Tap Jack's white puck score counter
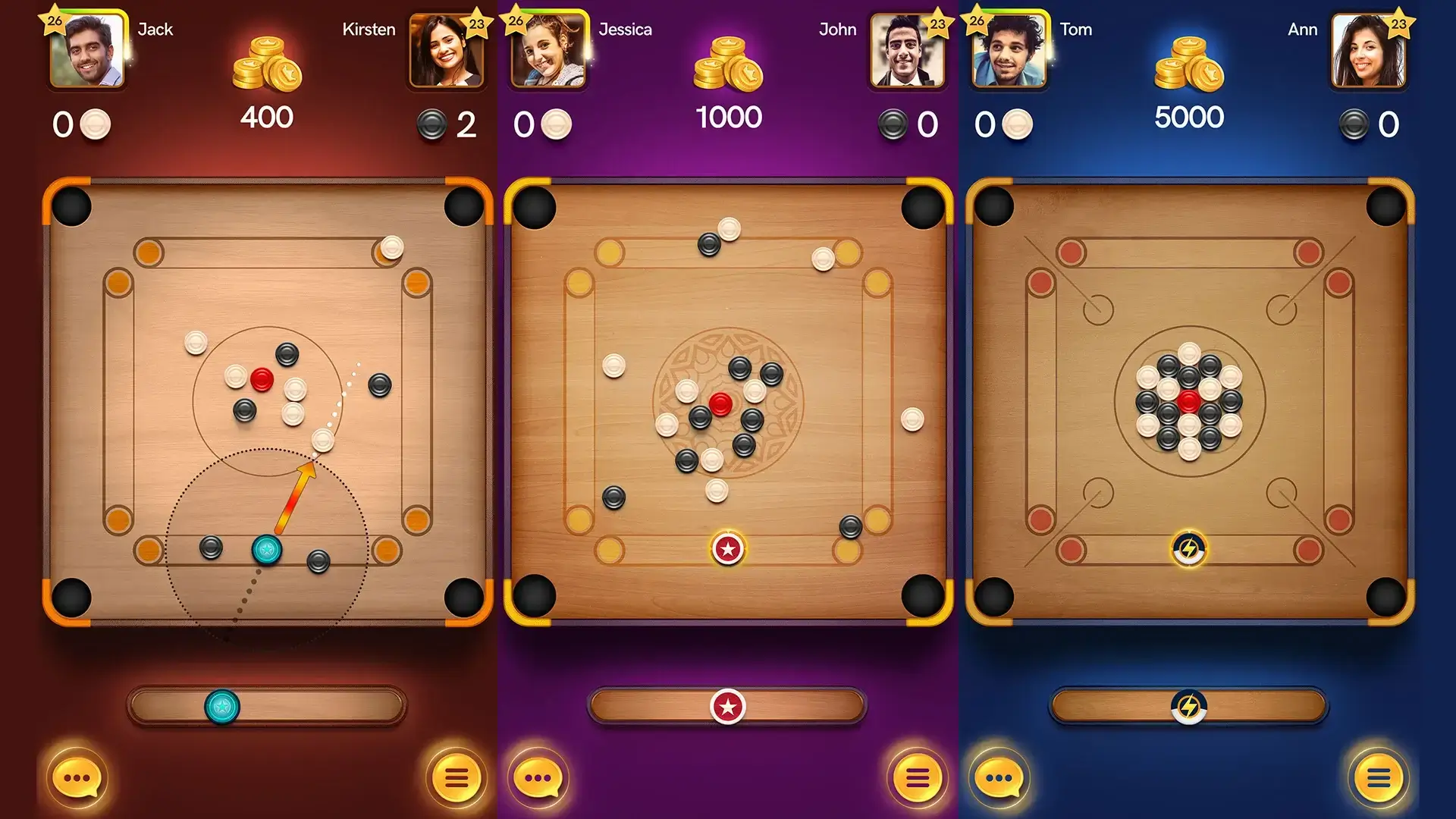This screenshot has height=819, width=1456. (78, 121)
